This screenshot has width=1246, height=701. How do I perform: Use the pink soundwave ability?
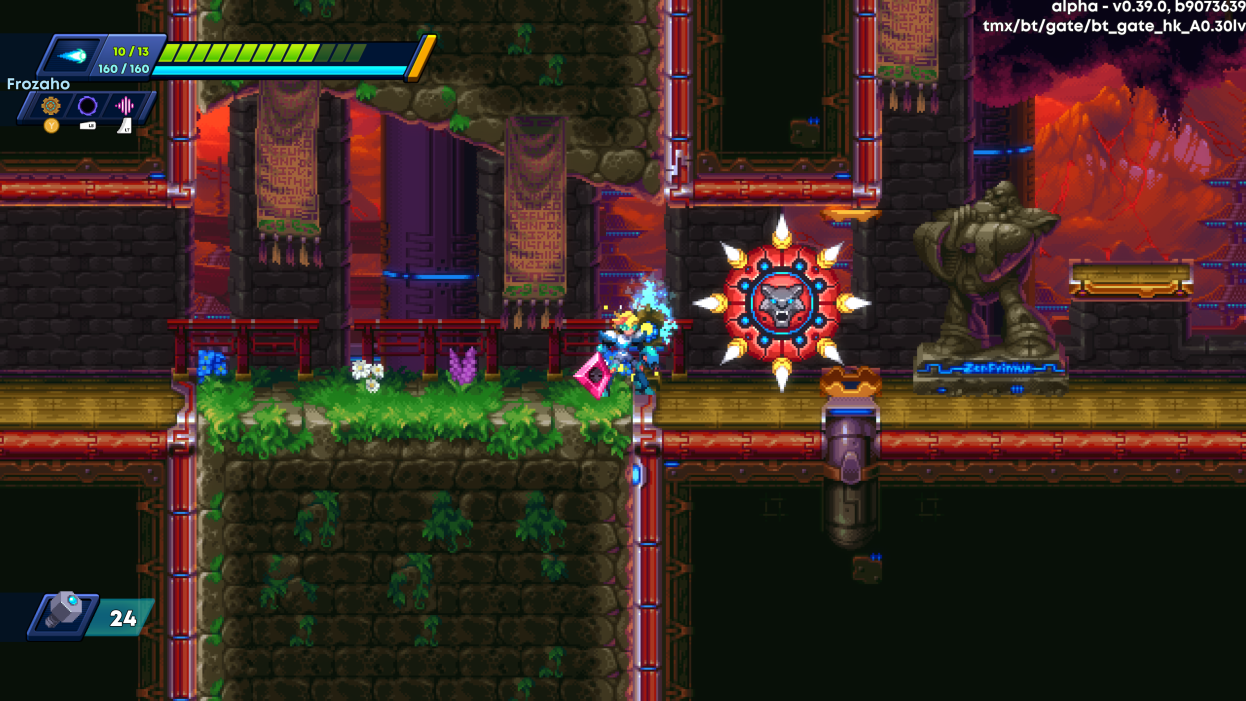pyautogui.click(x=125, y=105)
